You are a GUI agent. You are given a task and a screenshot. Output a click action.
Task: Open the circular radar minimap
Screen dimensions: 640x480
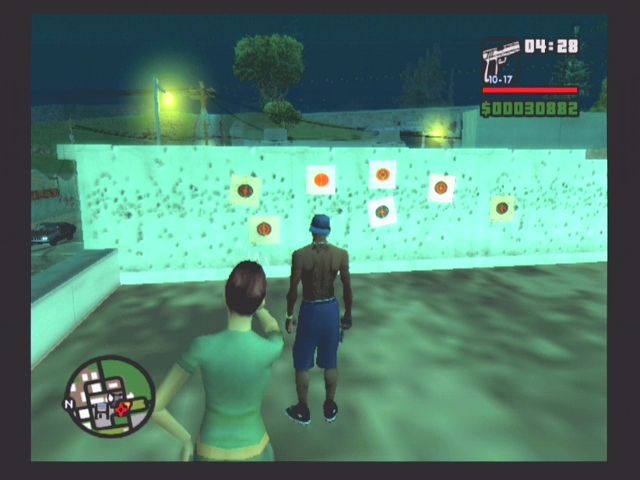pos(110,396)
